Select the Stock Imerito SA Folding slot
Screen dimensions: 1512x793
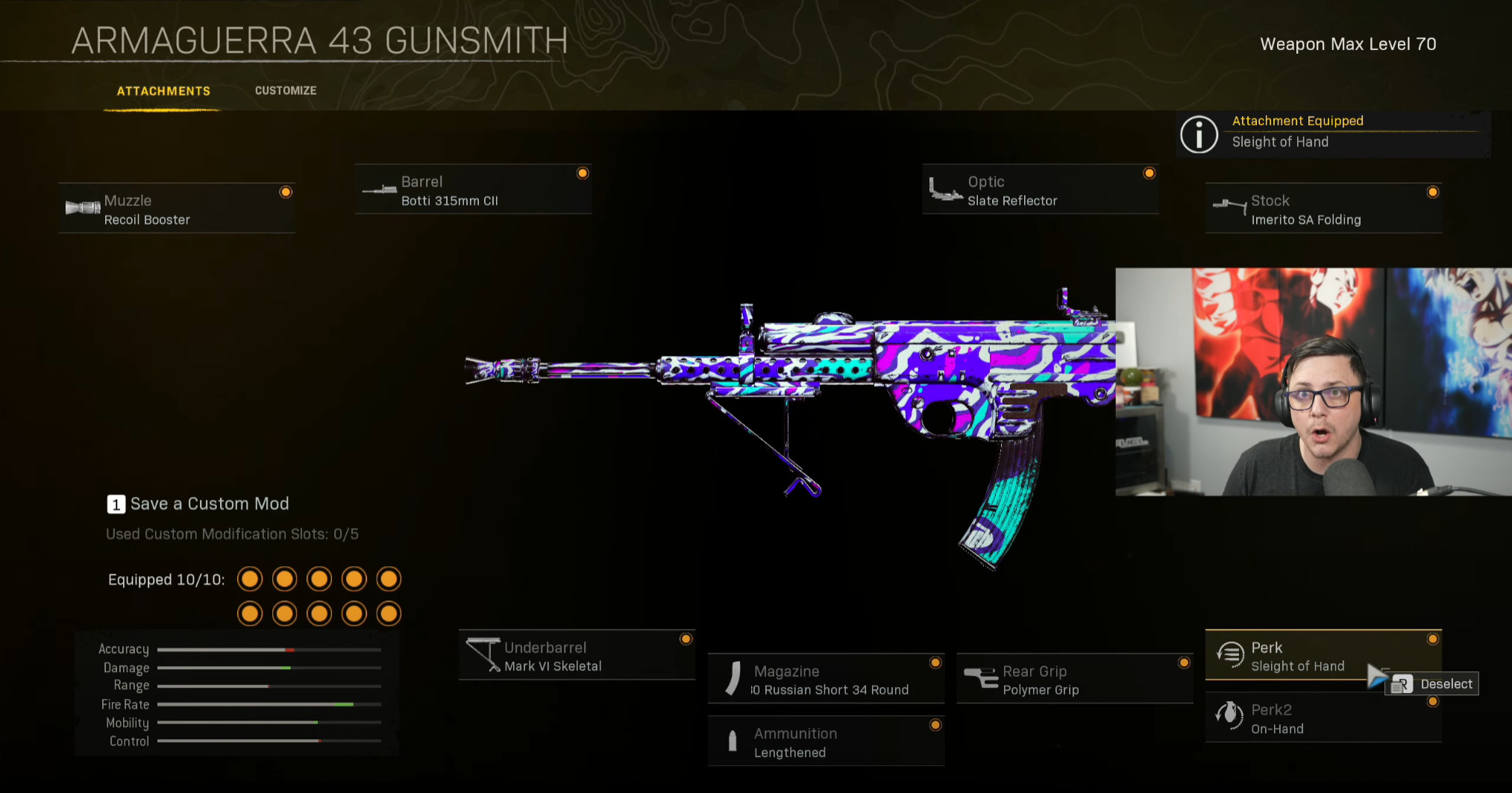tap(1323, 209)
